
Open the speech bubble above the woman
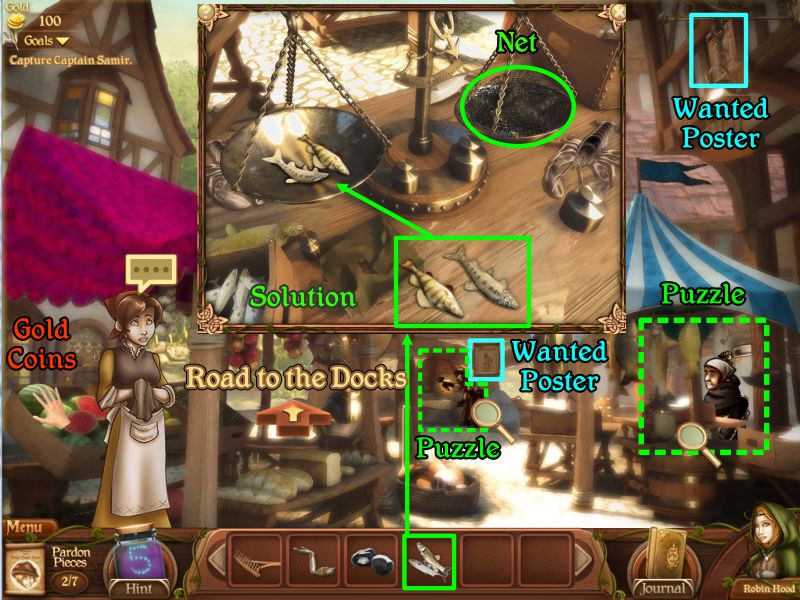(x=150, y=270)
